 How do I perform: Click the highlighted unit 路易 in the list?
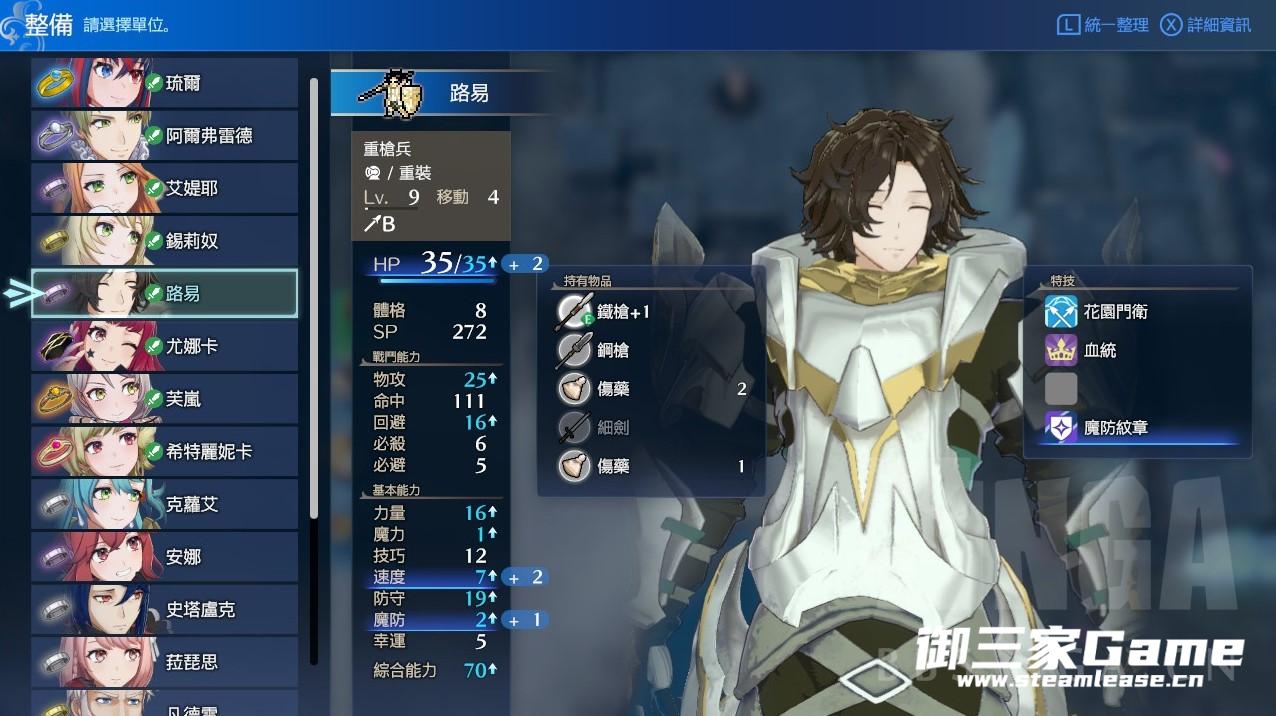pos(165,293)
